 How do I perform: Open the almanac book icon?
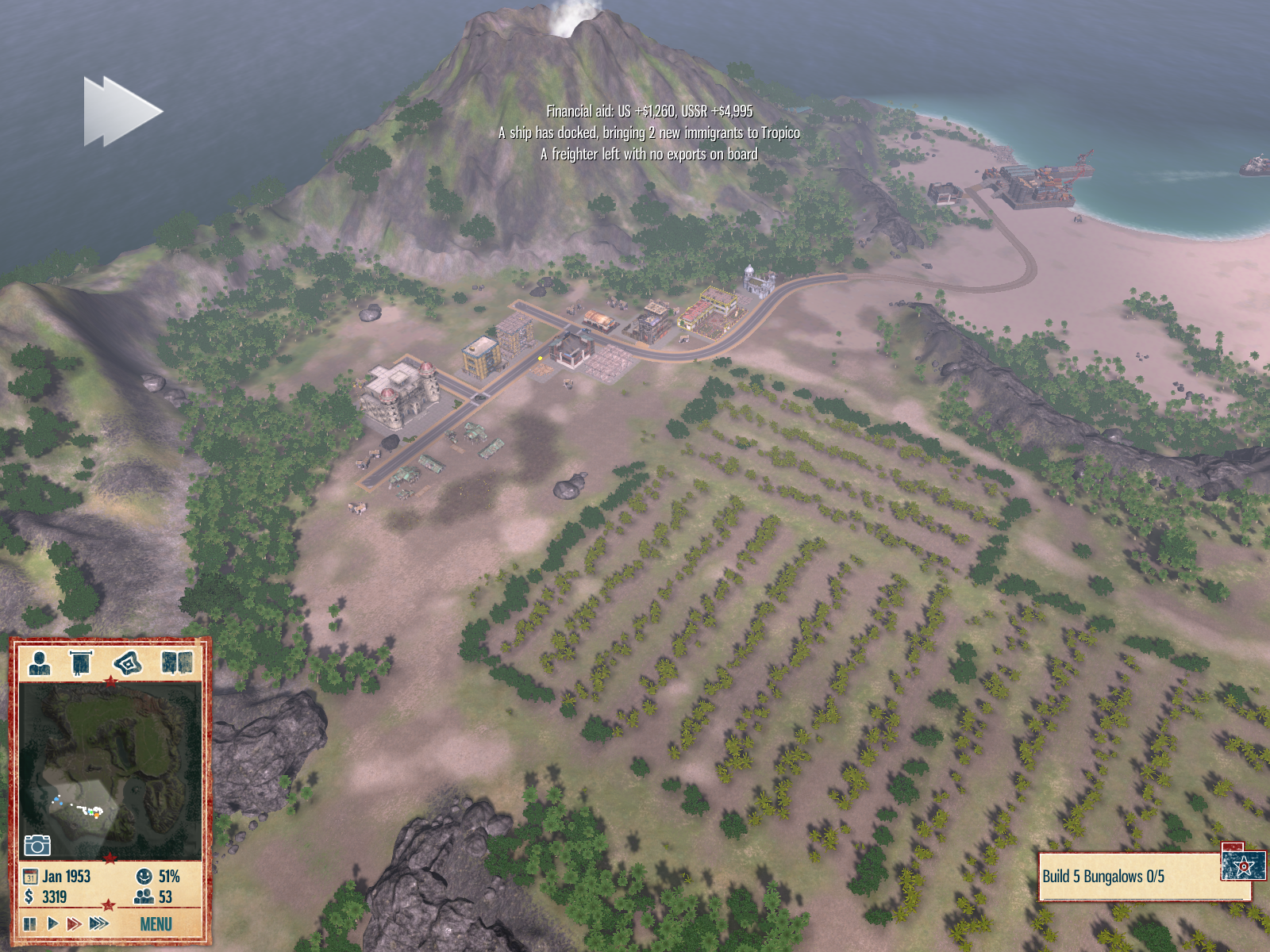coord(177,662)
